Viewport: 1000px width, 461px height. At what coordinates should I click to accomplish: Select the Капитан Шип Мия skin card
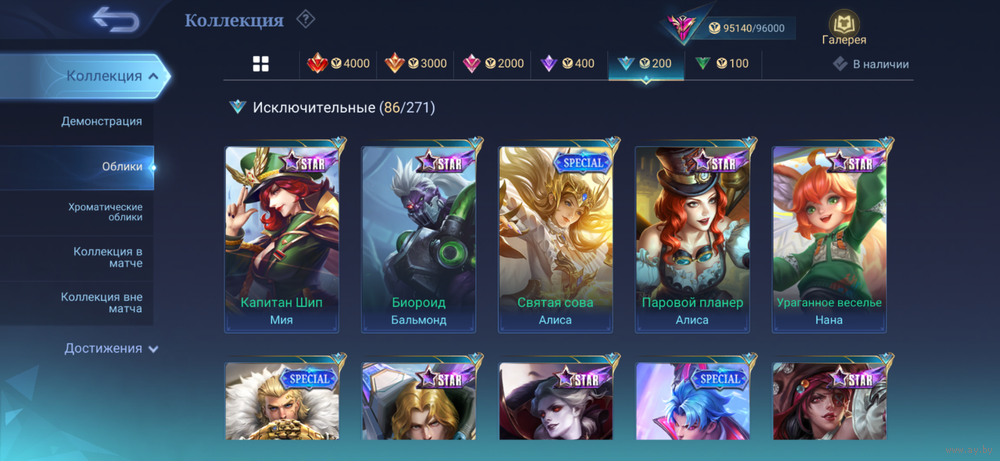point(282,240)
